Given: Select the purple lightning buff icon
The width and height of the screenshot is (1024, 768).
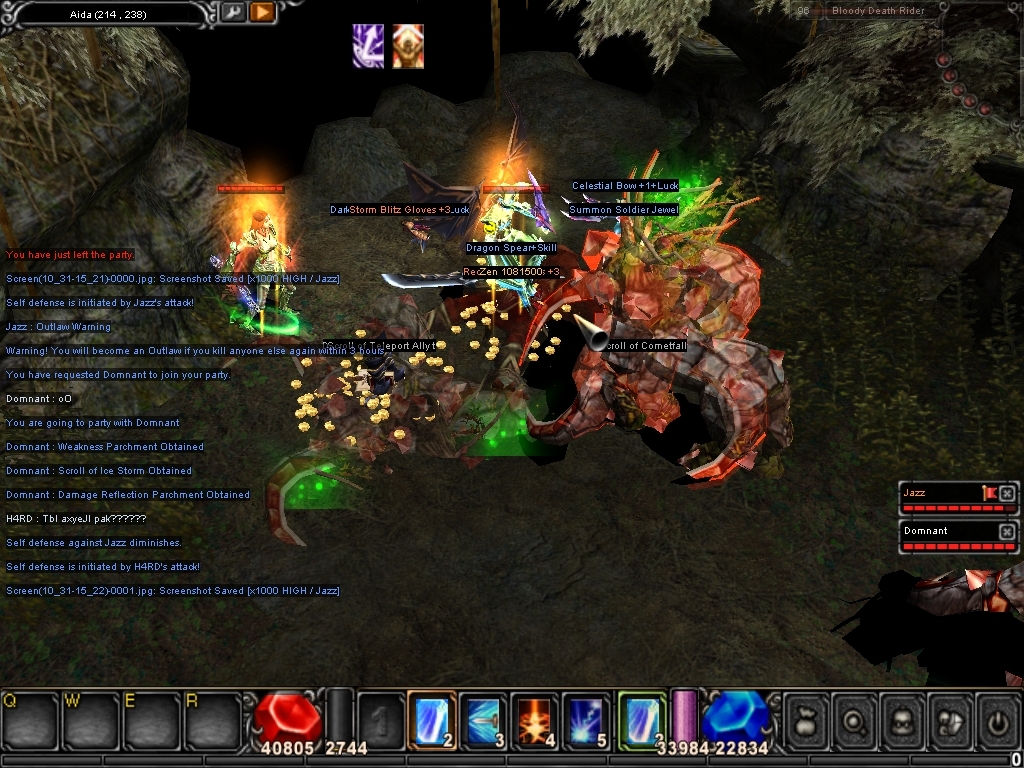Looking at the screenshot, I should tap(367, 46).
